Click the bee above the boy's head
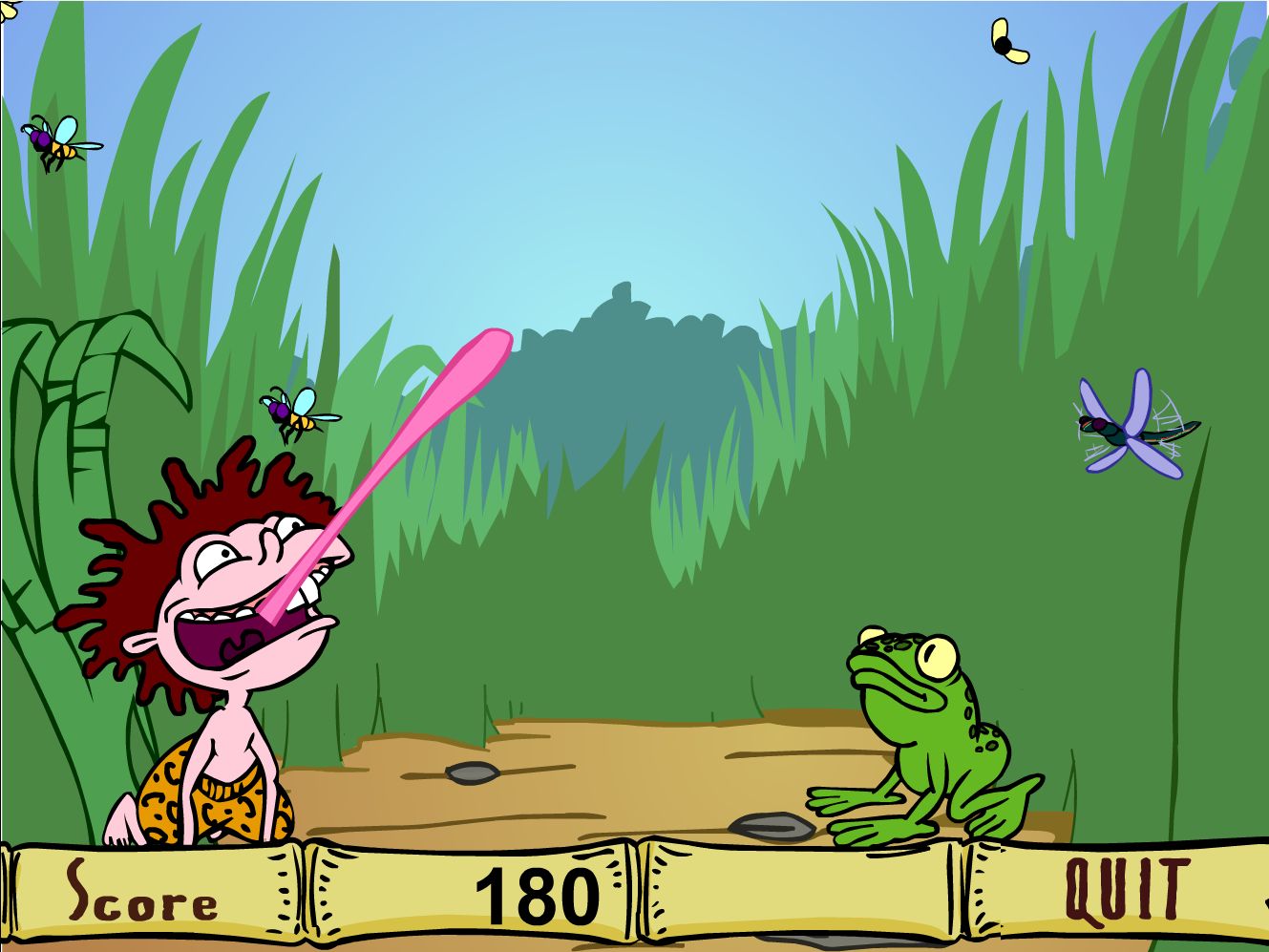 [x=298, y=412]
